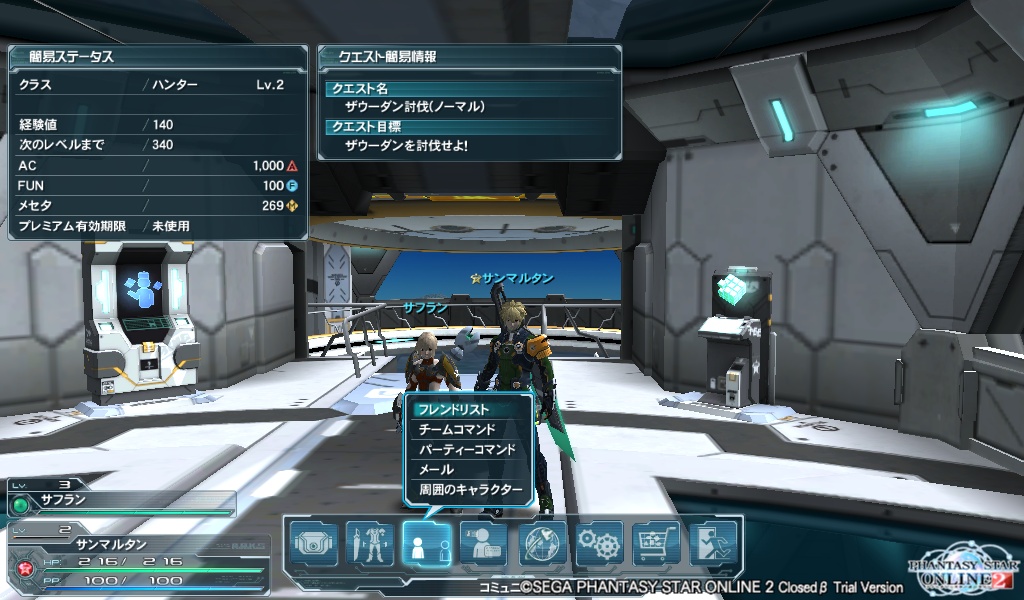
Task: Select the globe icon in the menu bar
Action: (543, 544)
